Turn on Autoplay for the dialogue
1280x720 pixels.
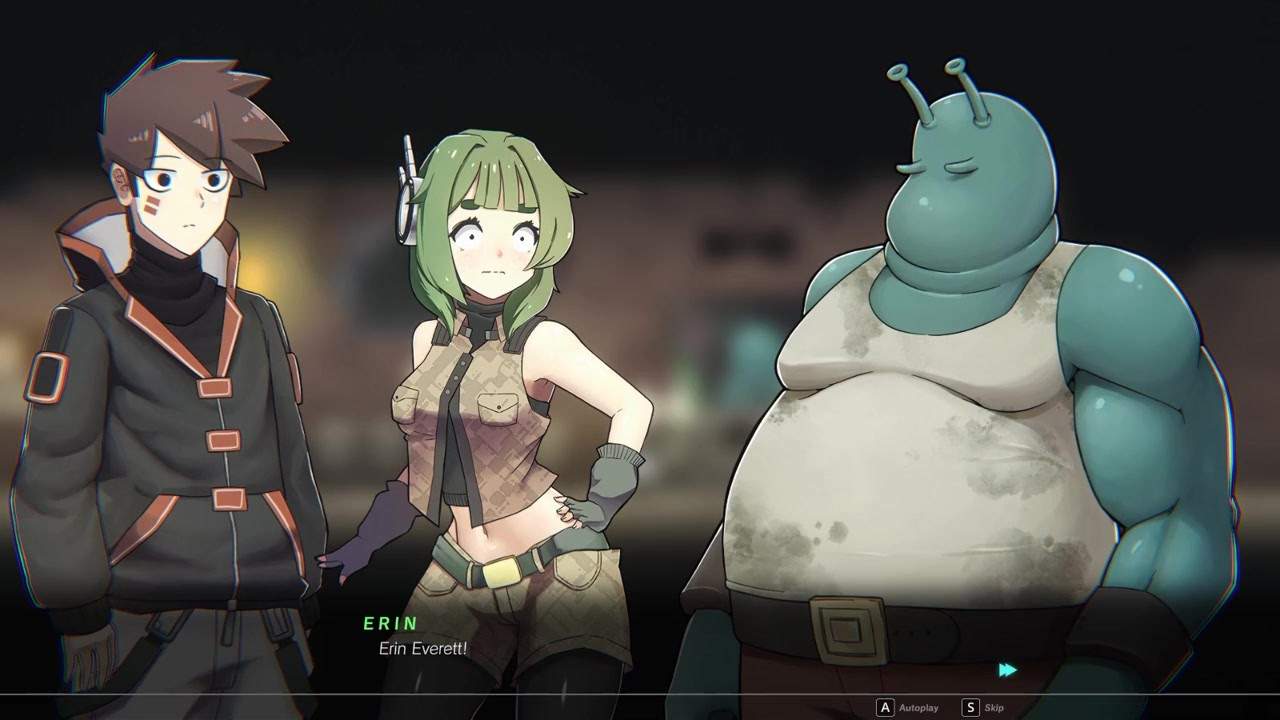[908, 708]
